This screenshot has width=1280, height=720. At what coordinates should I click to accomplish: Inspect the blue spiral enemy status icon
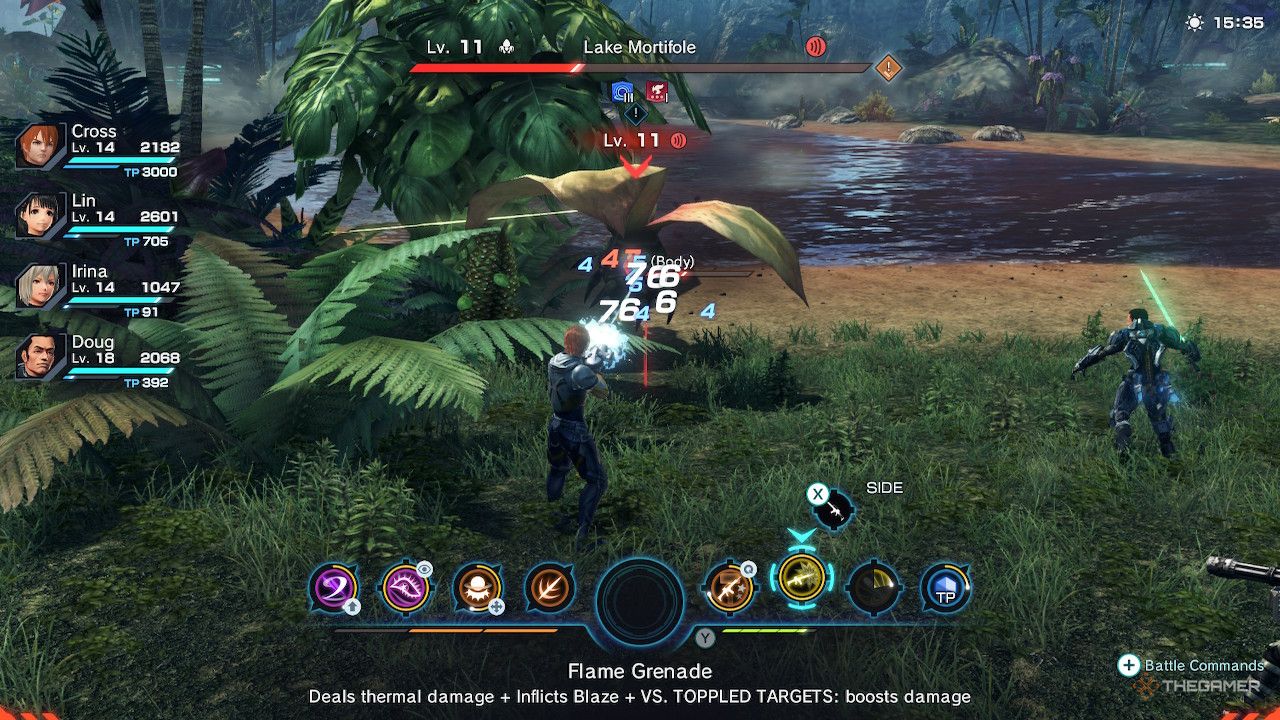(x=625, y=93)
